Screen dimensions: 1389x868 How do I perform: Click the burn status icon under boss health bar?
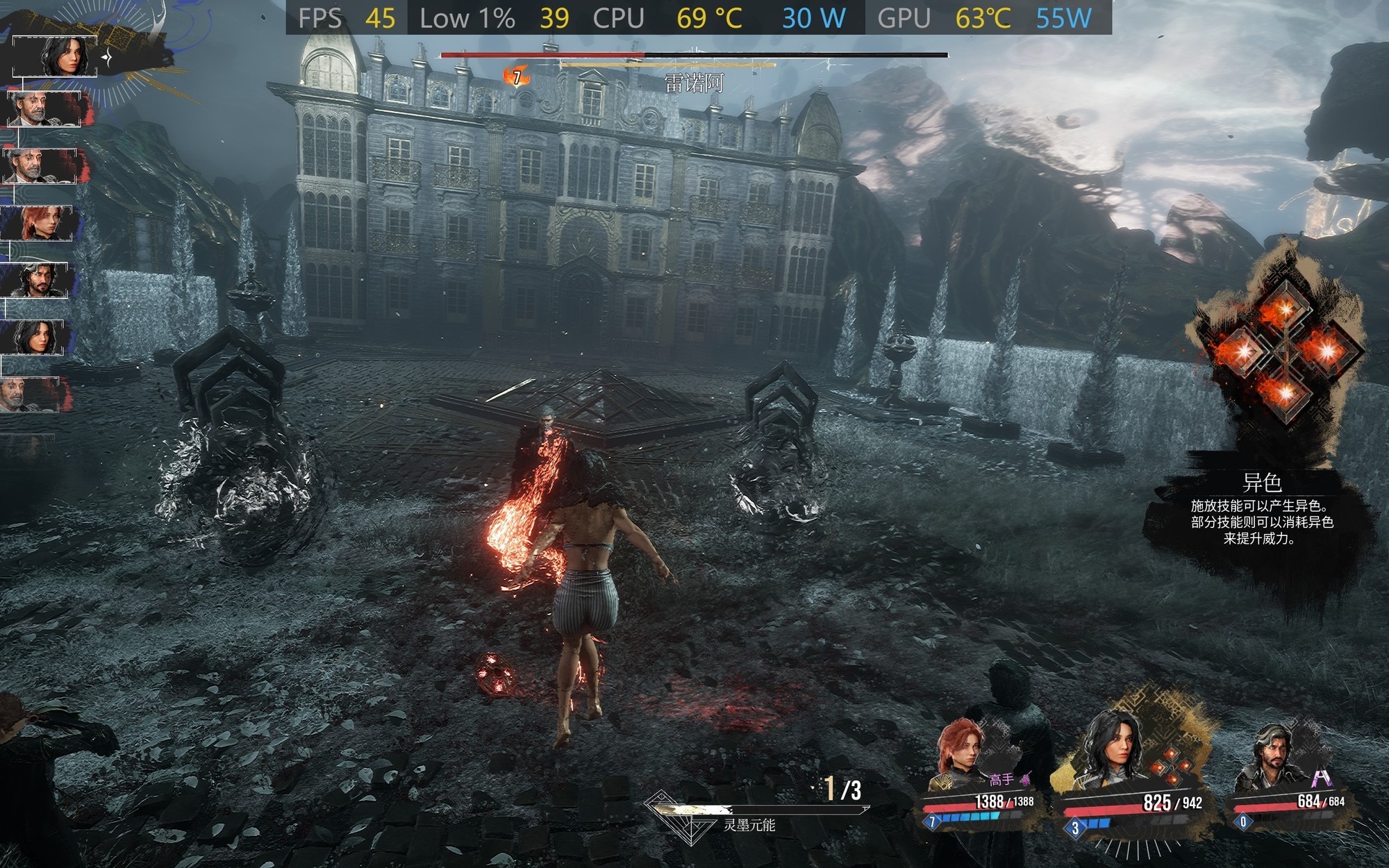pyautogui.click(x=516, y=76)
